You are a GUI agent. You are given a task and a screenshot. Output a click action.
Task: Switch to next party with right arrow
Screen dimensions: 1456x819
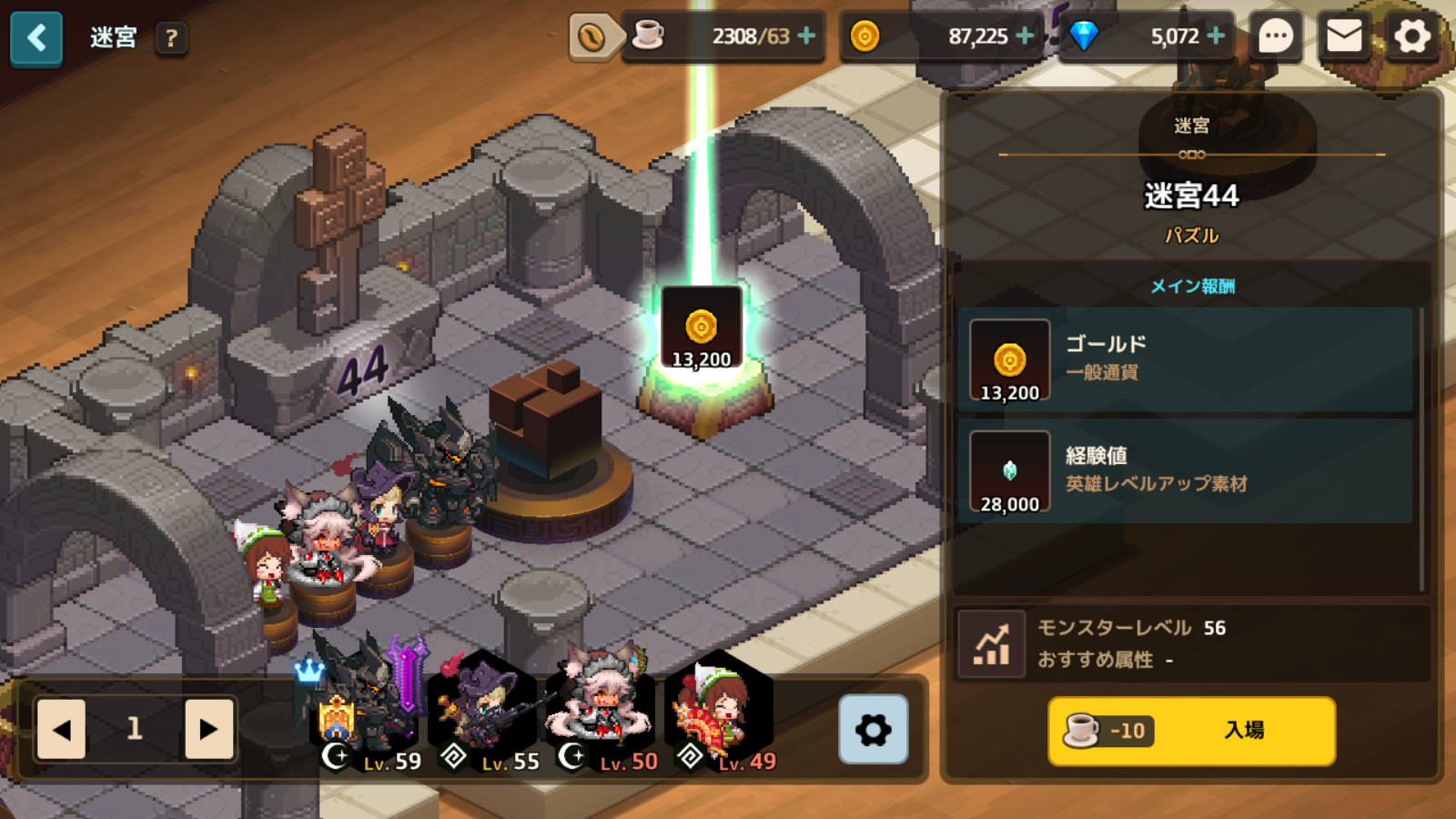tap(208, 729)
